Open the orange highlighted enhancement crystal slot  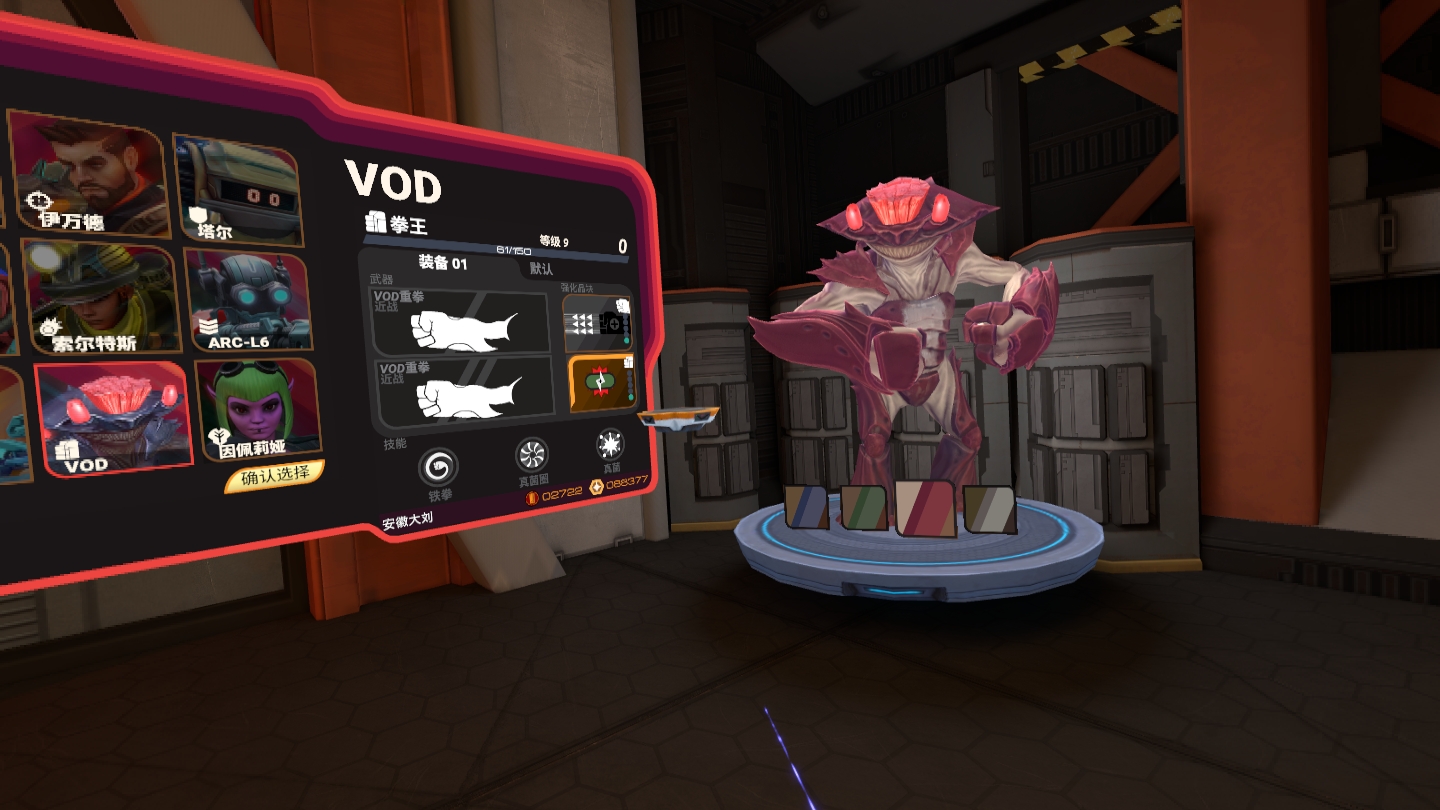click(x=602, y=384)
